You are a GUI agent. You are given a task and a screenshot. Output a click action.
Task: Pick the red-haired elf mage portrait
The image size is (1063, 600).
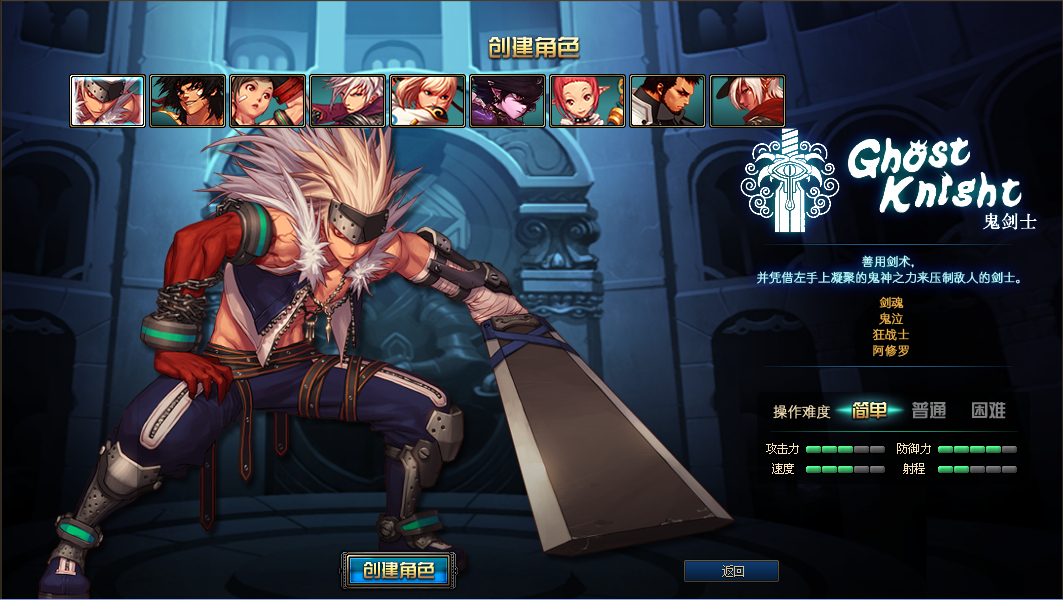click(587, 101)
